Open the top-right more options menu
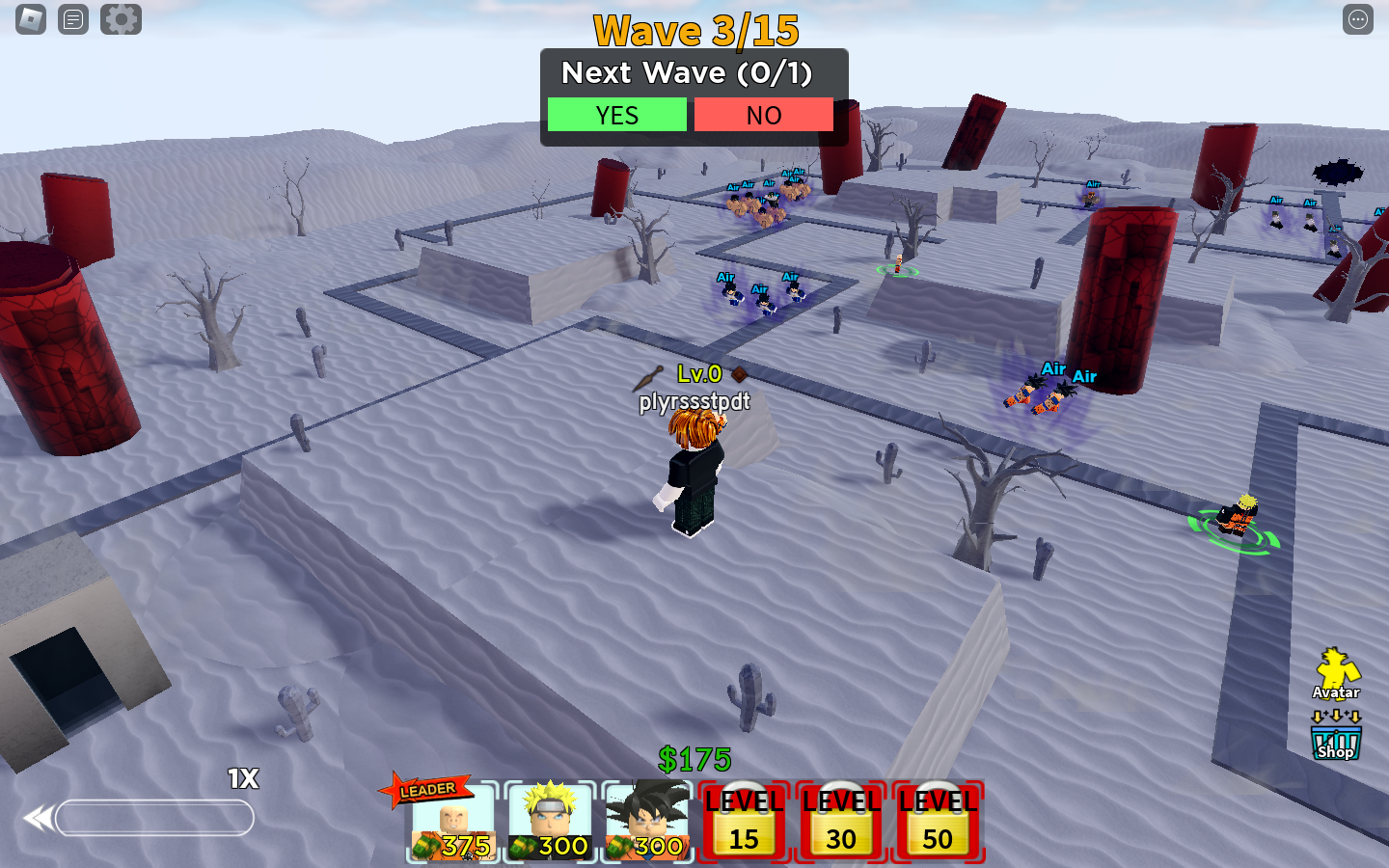This screenshot has width=1389, height=868. pos(1357,19)
